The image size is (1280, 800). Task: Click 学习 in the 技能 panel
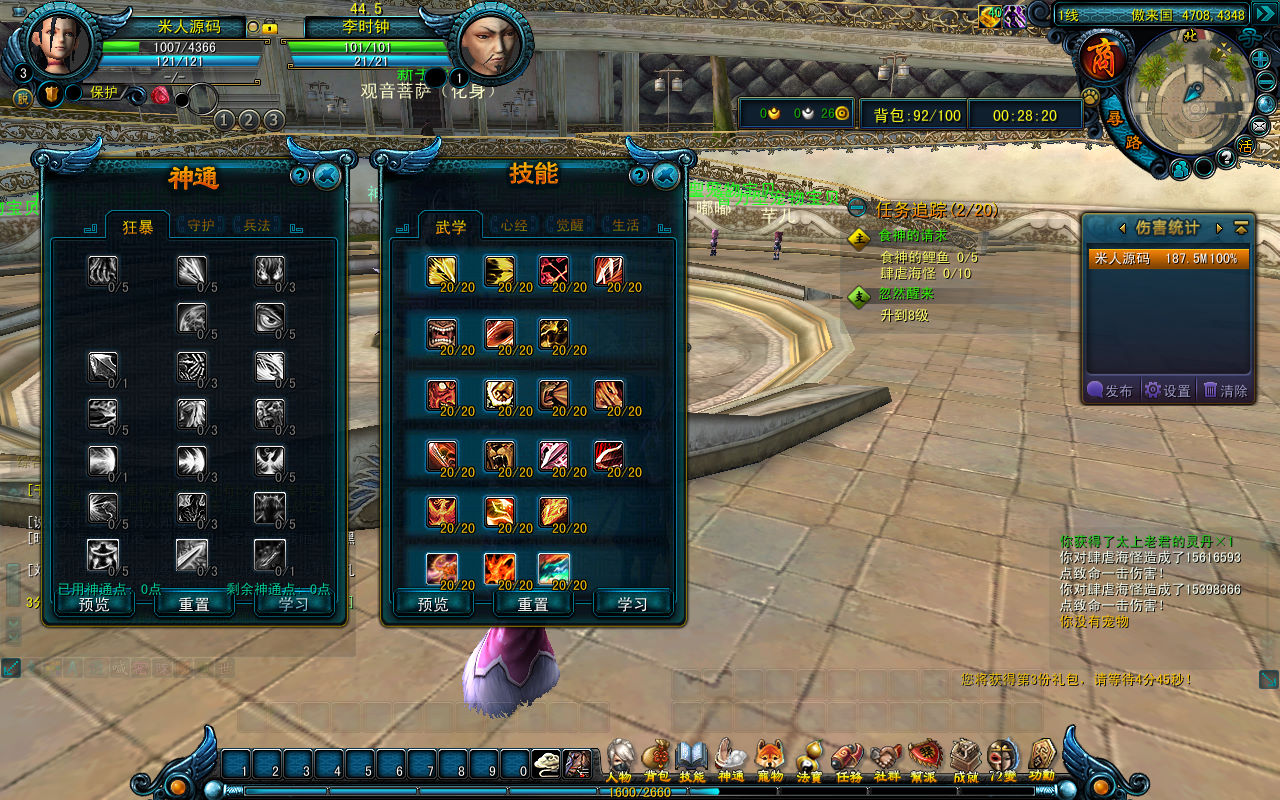[x=632, y=604]
